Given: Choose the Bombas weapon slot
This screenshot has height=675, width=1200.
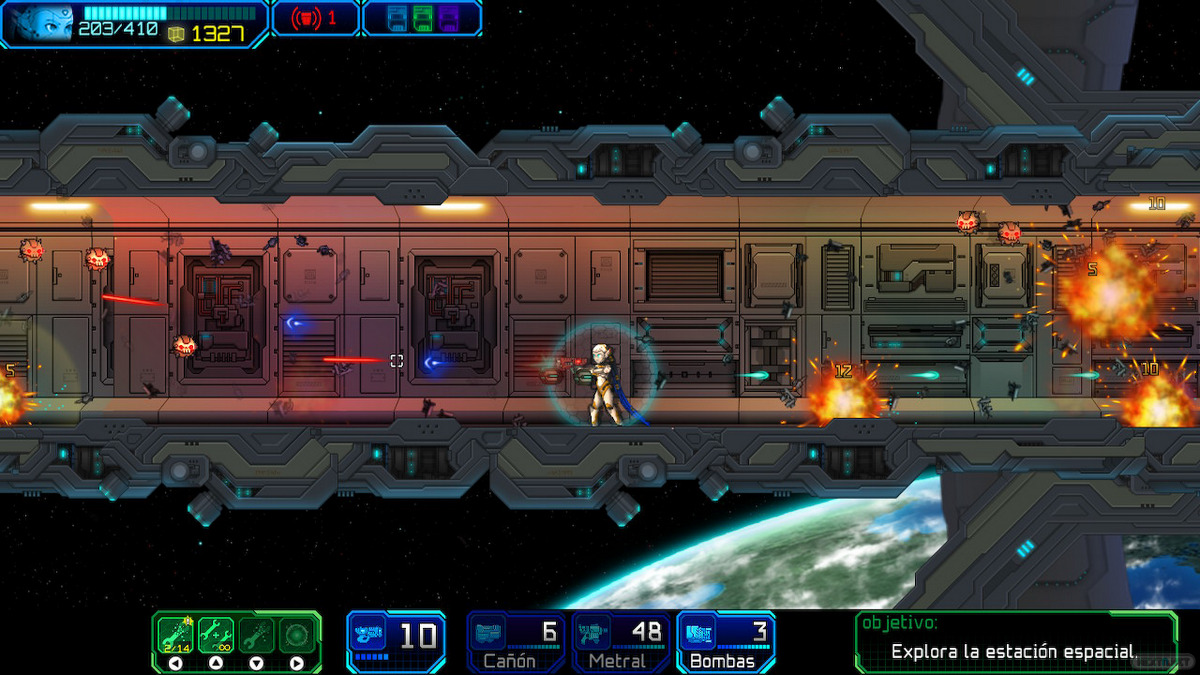Looking at the screenshot, I should (725, 641).
